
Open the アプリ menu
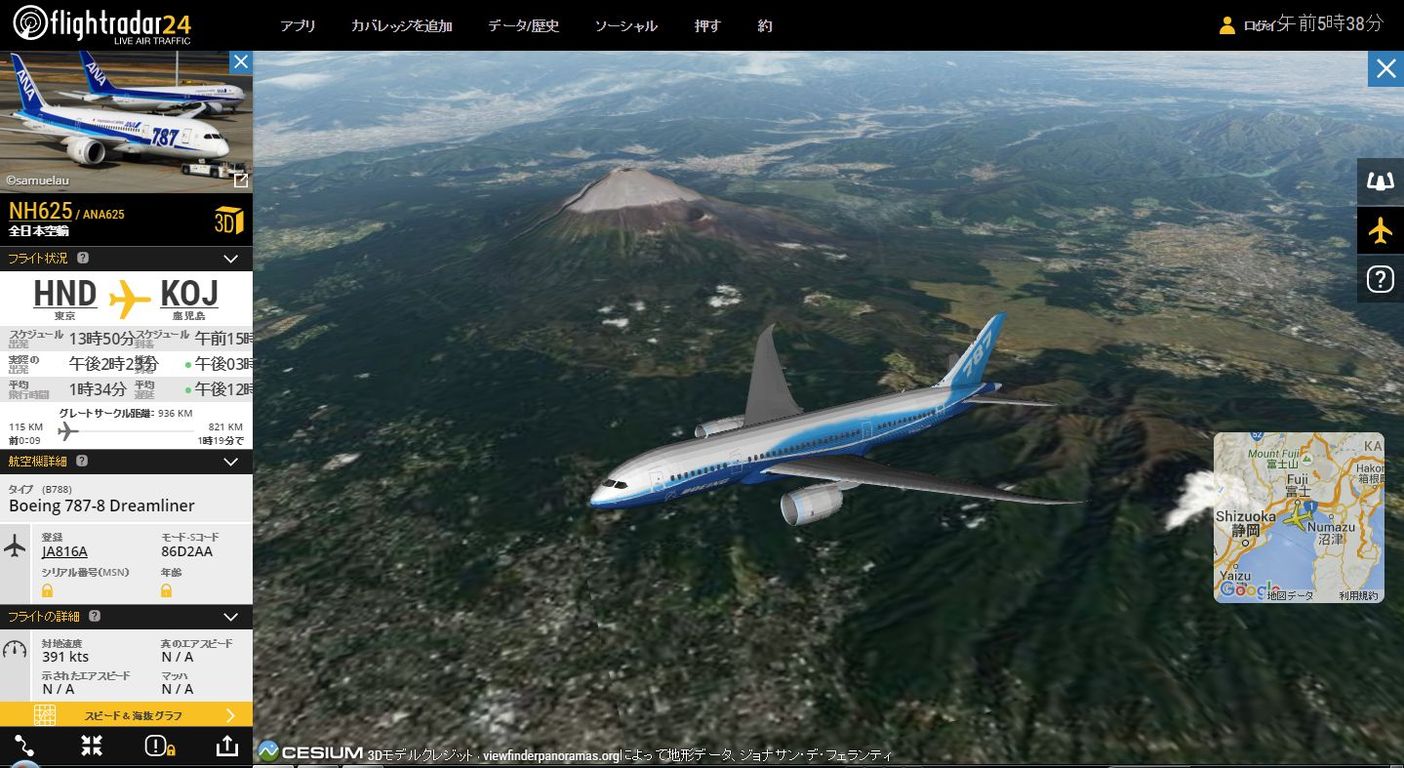coord(298,26)
